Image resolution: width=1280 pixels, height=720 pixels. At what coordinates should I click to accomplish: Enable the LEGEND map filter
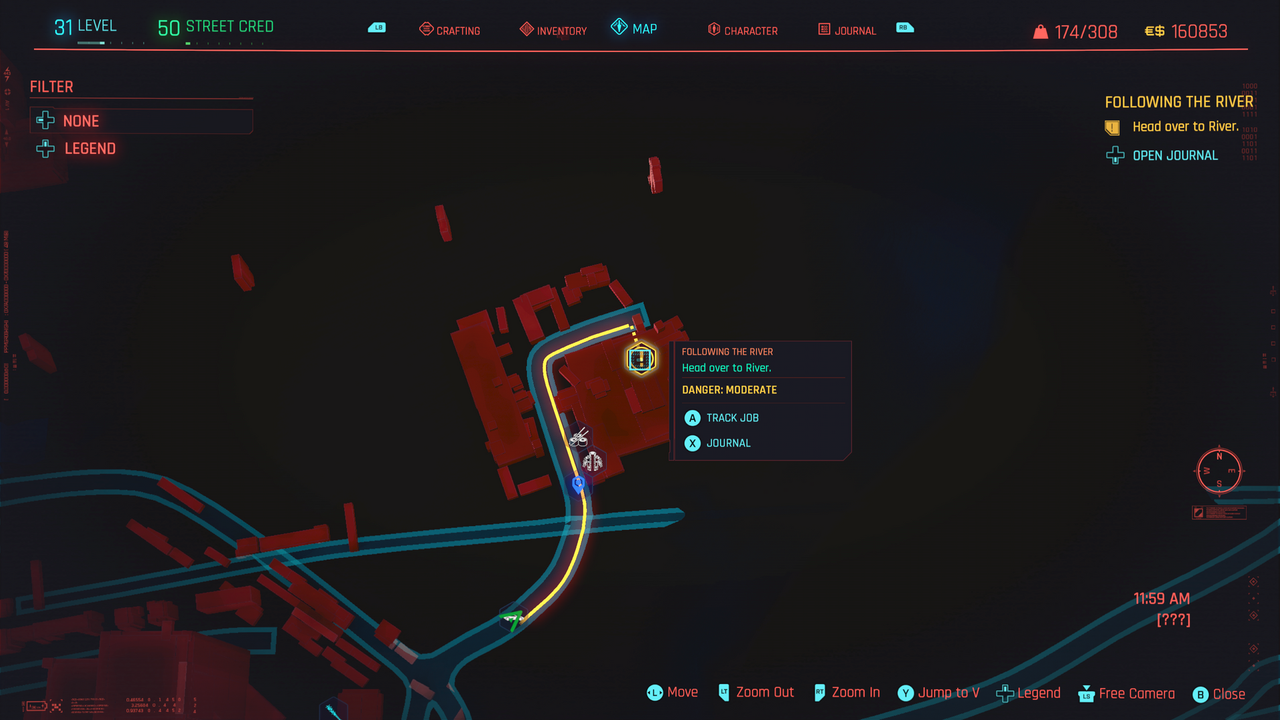point(91,147)
